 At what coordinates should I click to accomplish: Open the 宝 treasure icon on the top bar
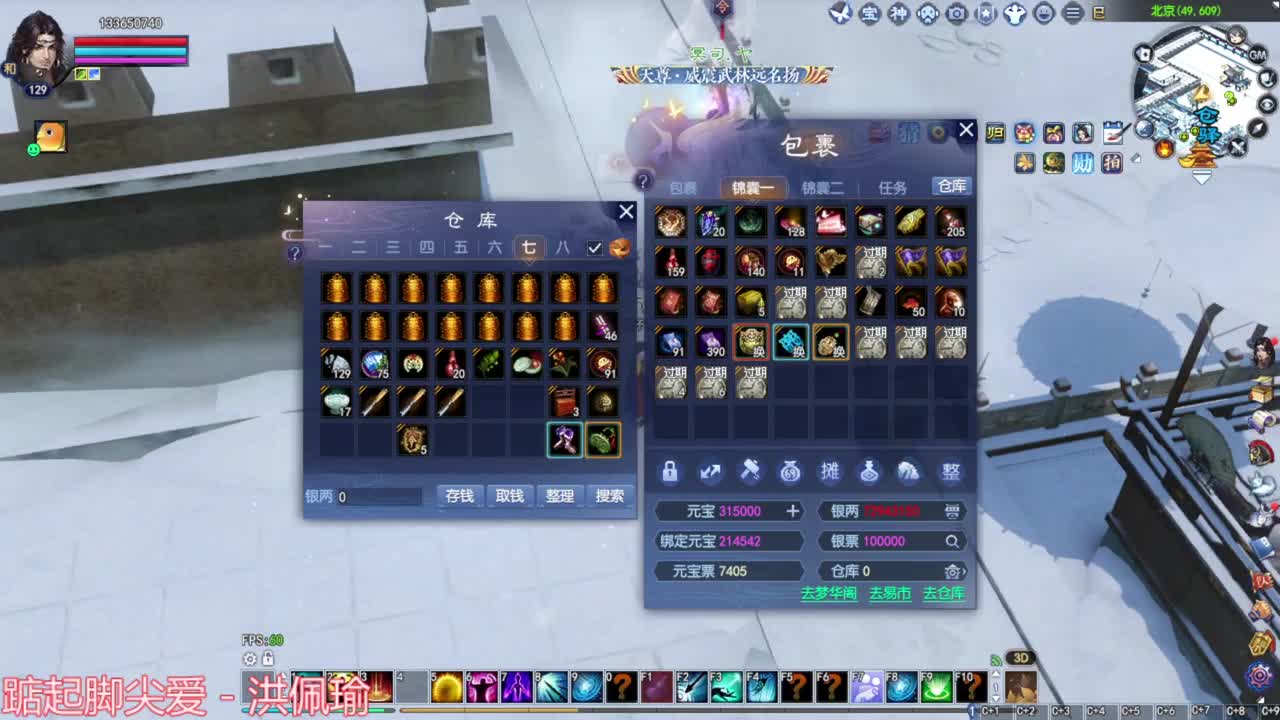coord(869,15)
